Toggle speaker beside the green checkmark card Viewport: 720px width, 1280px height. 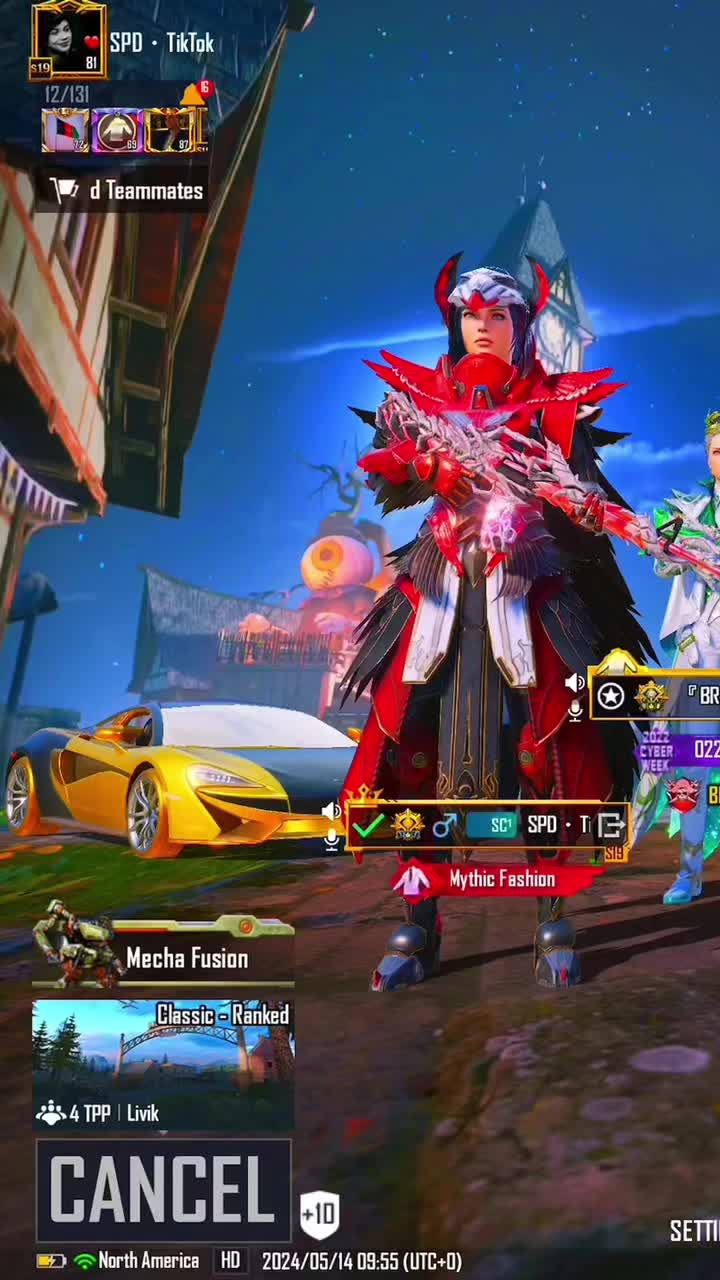click(x=331, y=811)
